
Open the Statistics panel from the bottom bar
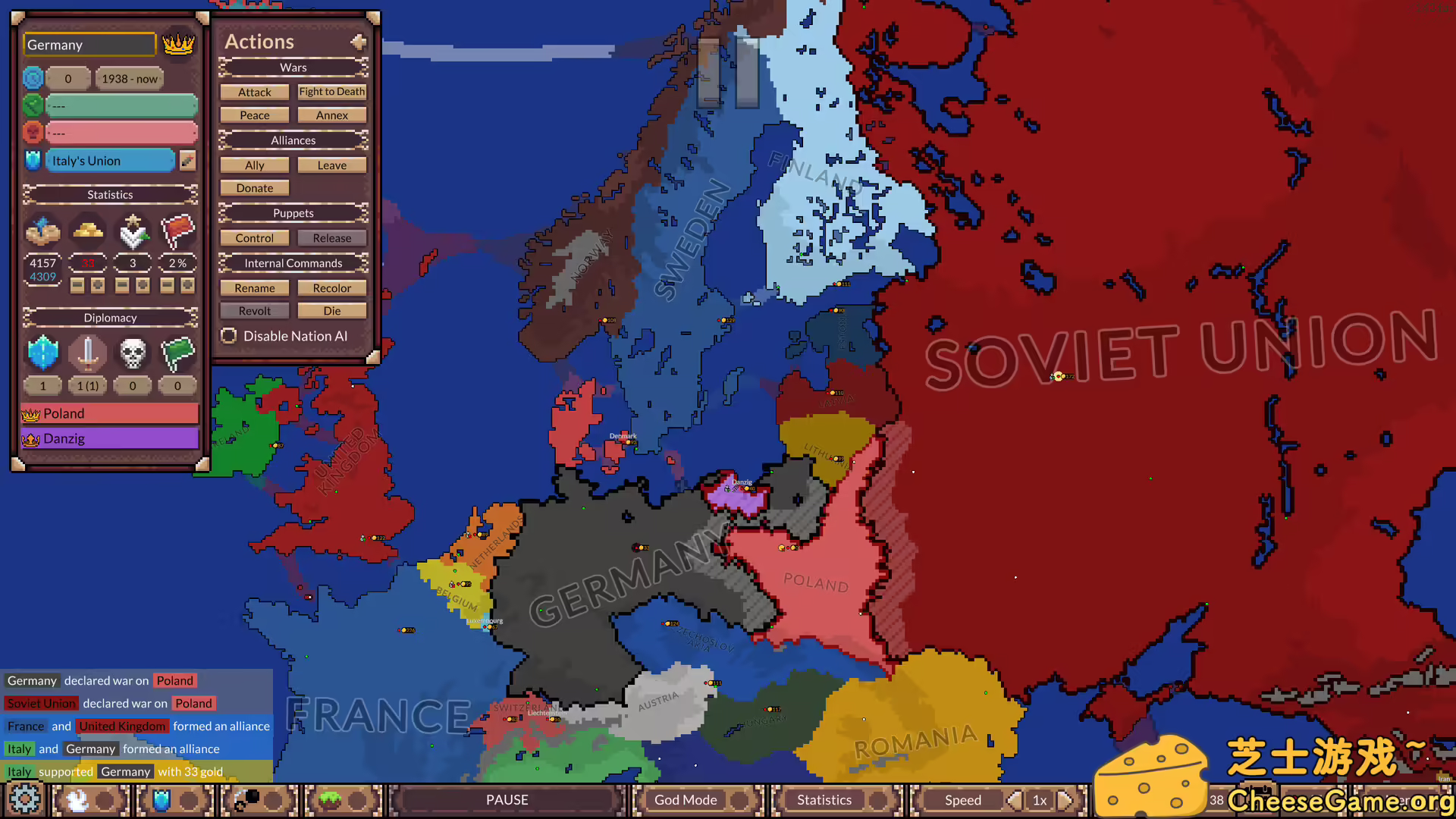tap(824, 799)
